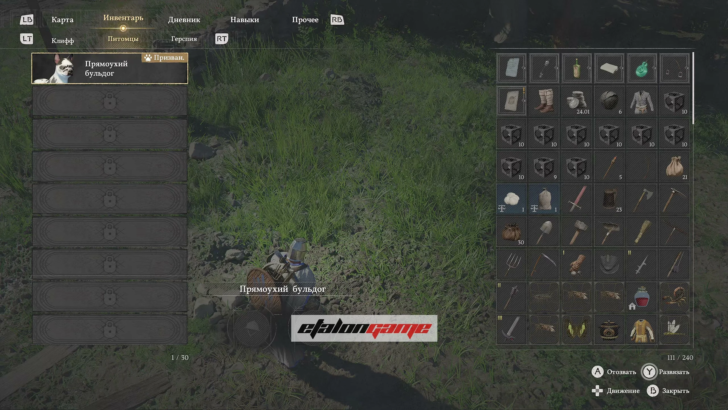Select the Прямоухий бульдог pet row
The width and height of the screenshot is (728, 410).
tap(110, 68)
